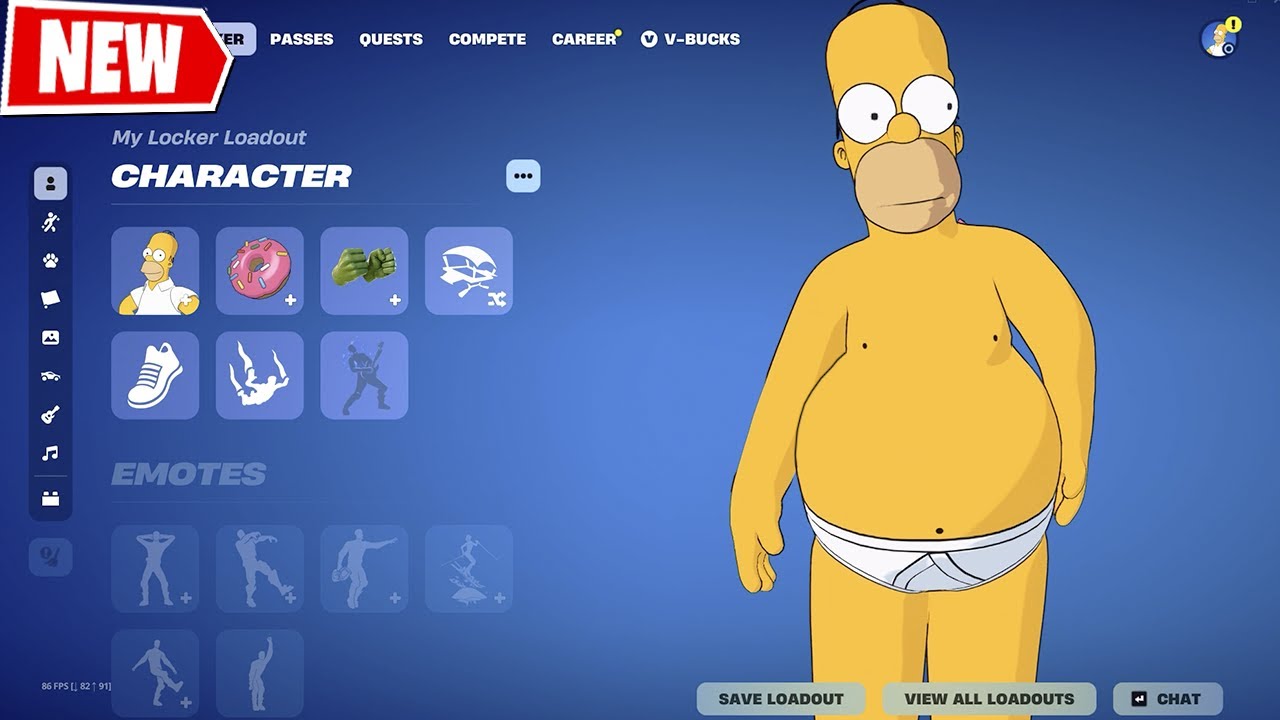The image size is (1280, 720).
Task: Switch to the paw print sidebar category
Action: (x=50, y=261)
